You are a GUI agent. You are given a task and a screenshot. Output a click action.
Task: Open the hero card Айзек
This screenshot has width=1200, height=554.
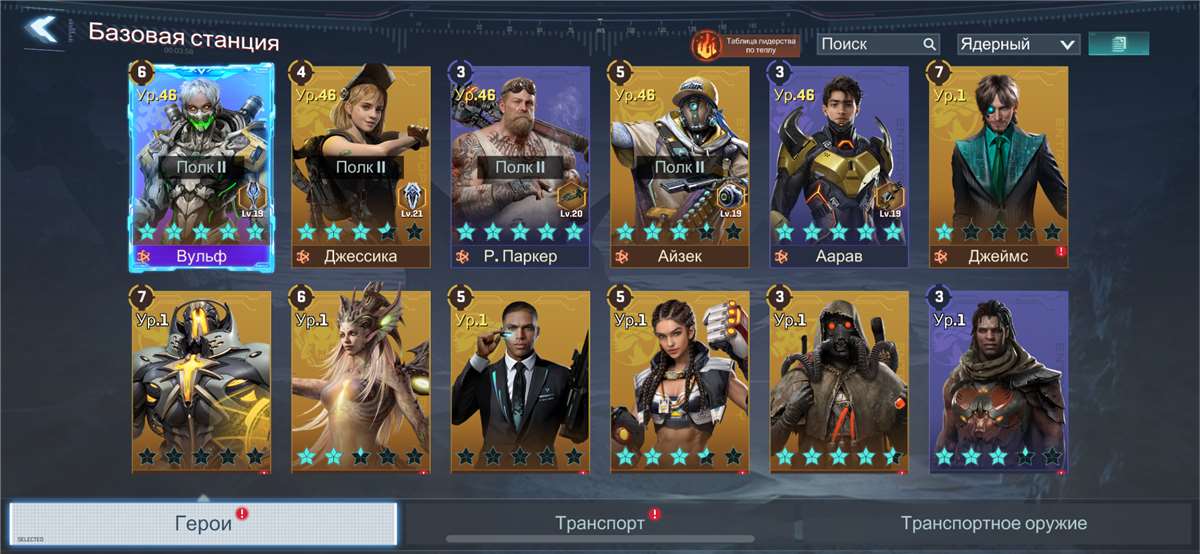click(680, 165)
